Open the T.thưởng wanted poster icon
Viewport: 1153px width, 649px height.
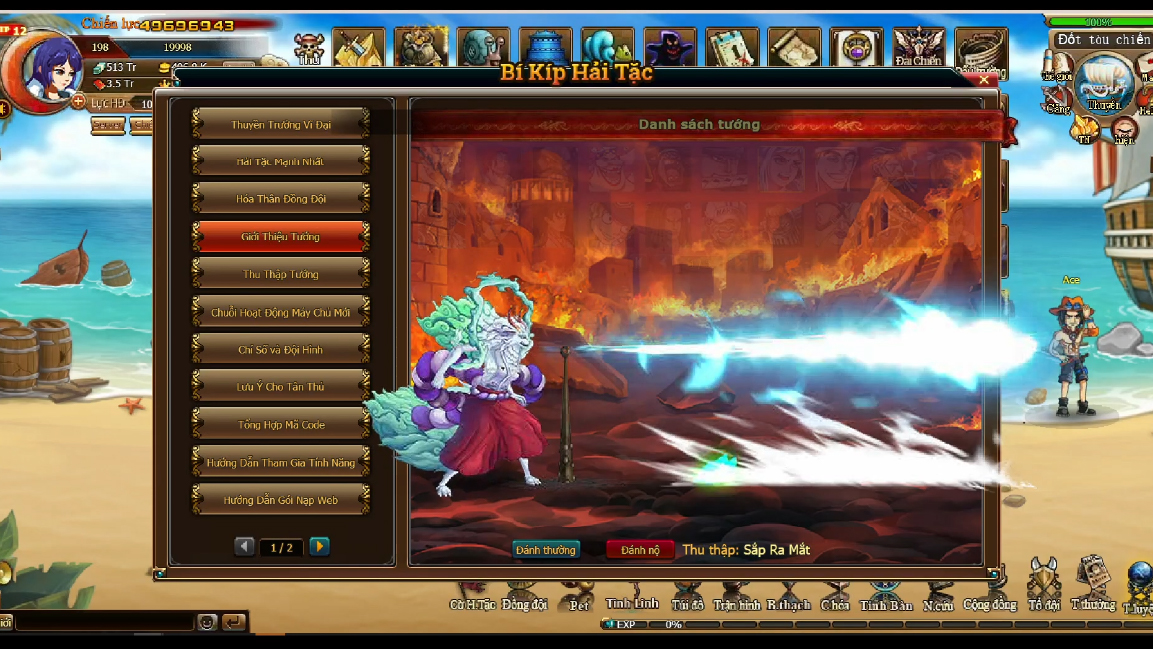[x=1092, y=580]
